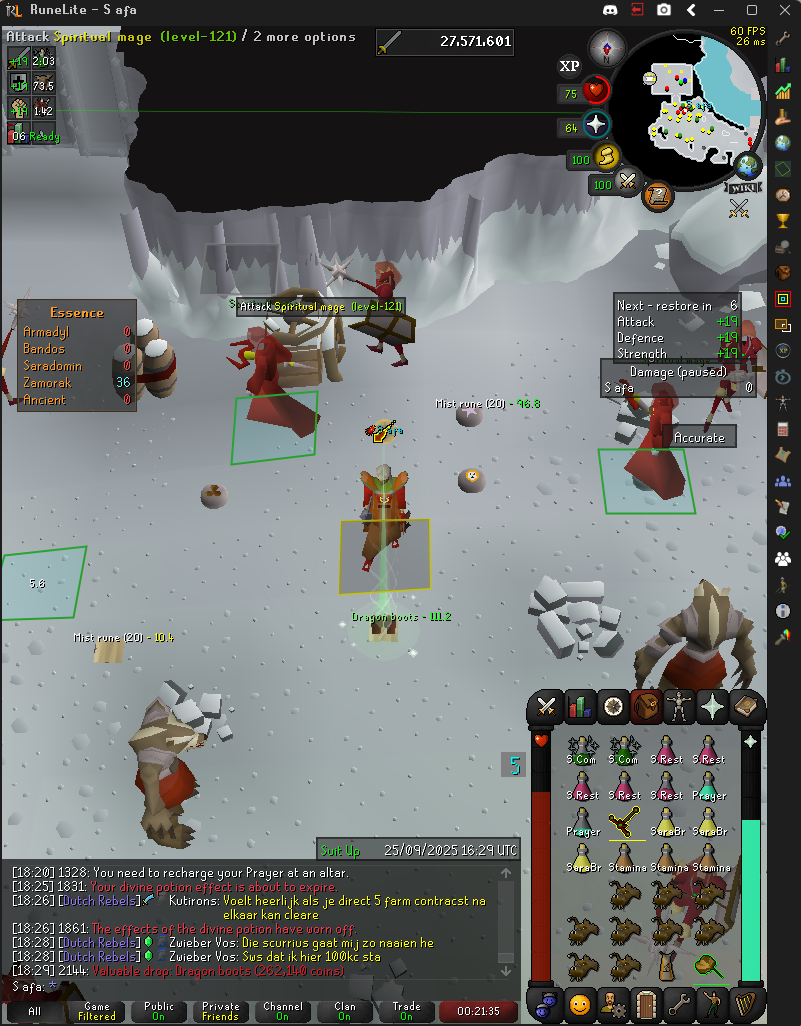801x1026 pixels.
Task: Select the Clan chat filter tab
Action: [345, 1011]
